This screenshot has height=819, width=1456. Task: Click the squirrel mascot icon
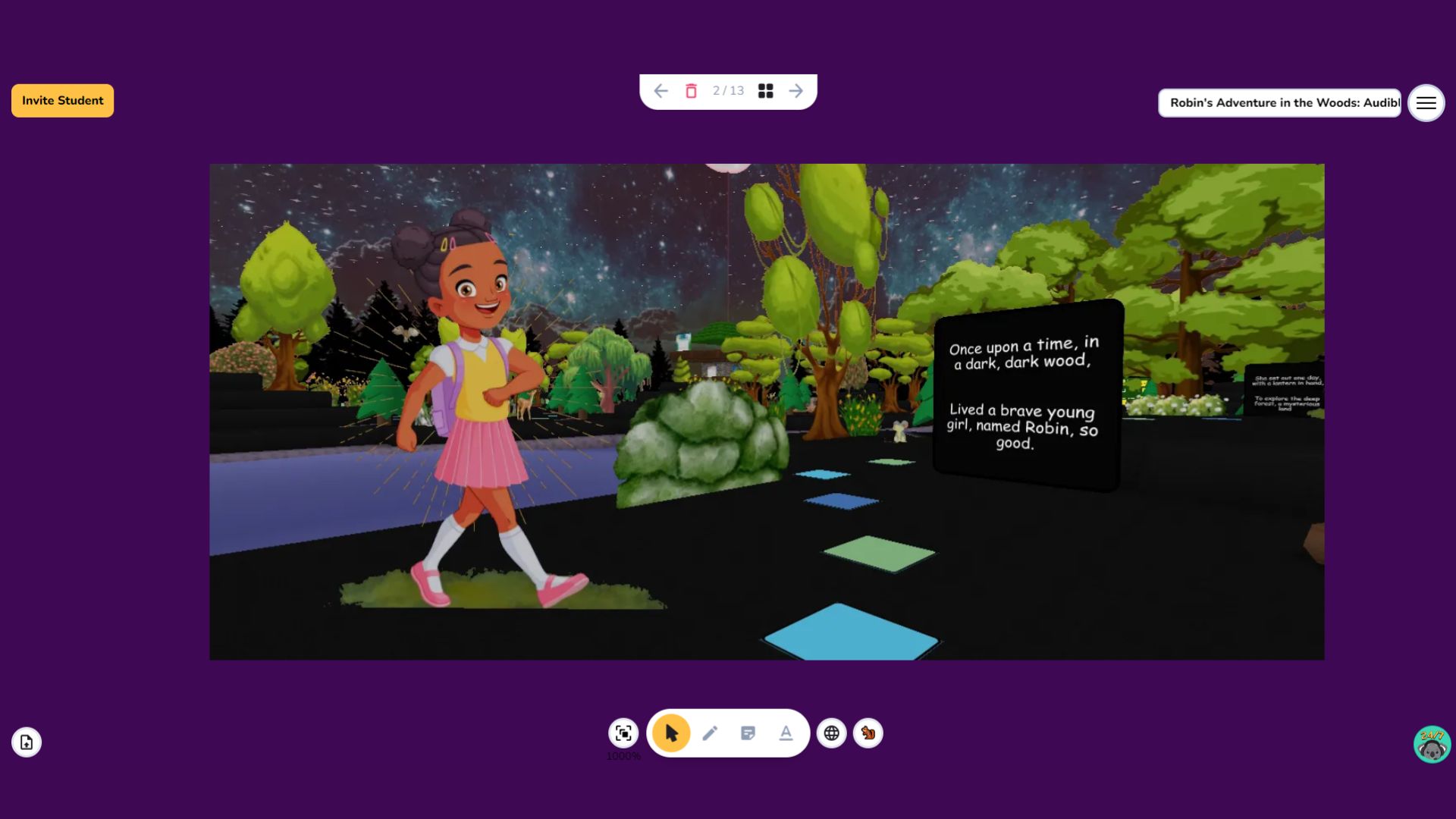click(868, 733)
